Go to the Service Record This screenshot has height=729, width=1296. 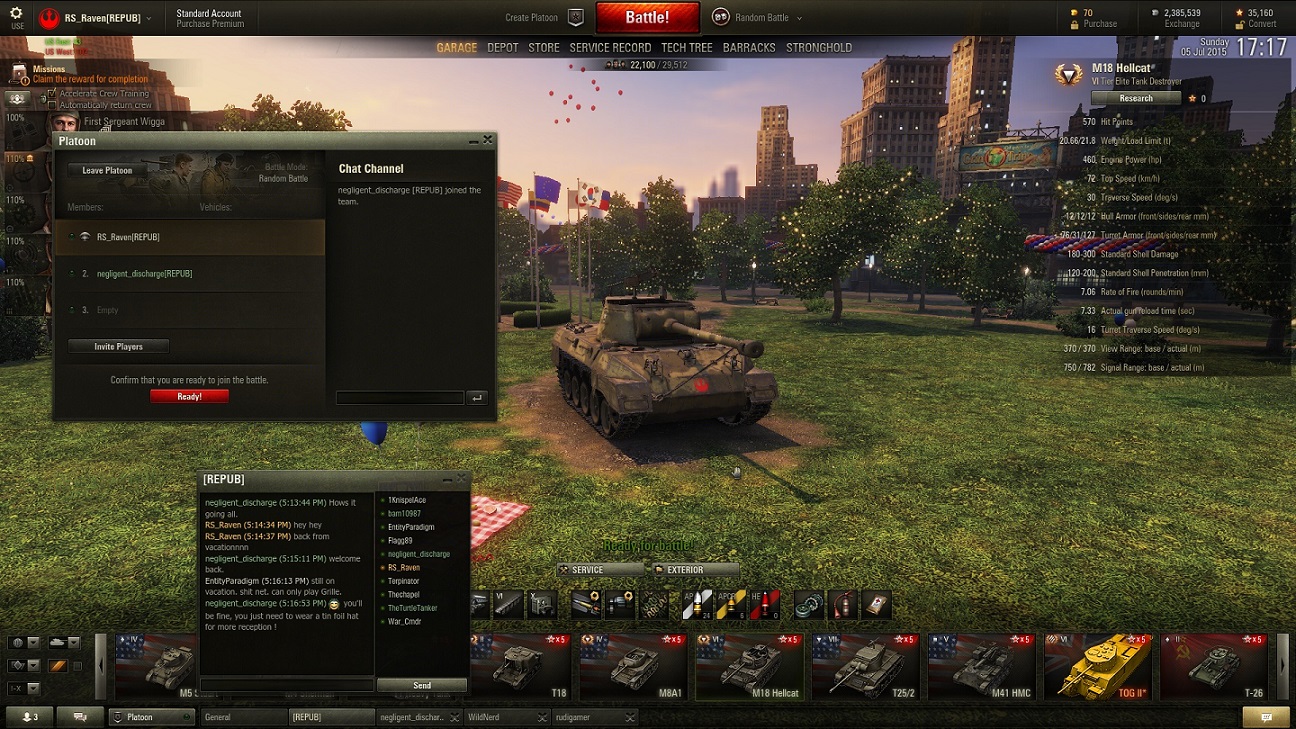(x=610, y=47)
